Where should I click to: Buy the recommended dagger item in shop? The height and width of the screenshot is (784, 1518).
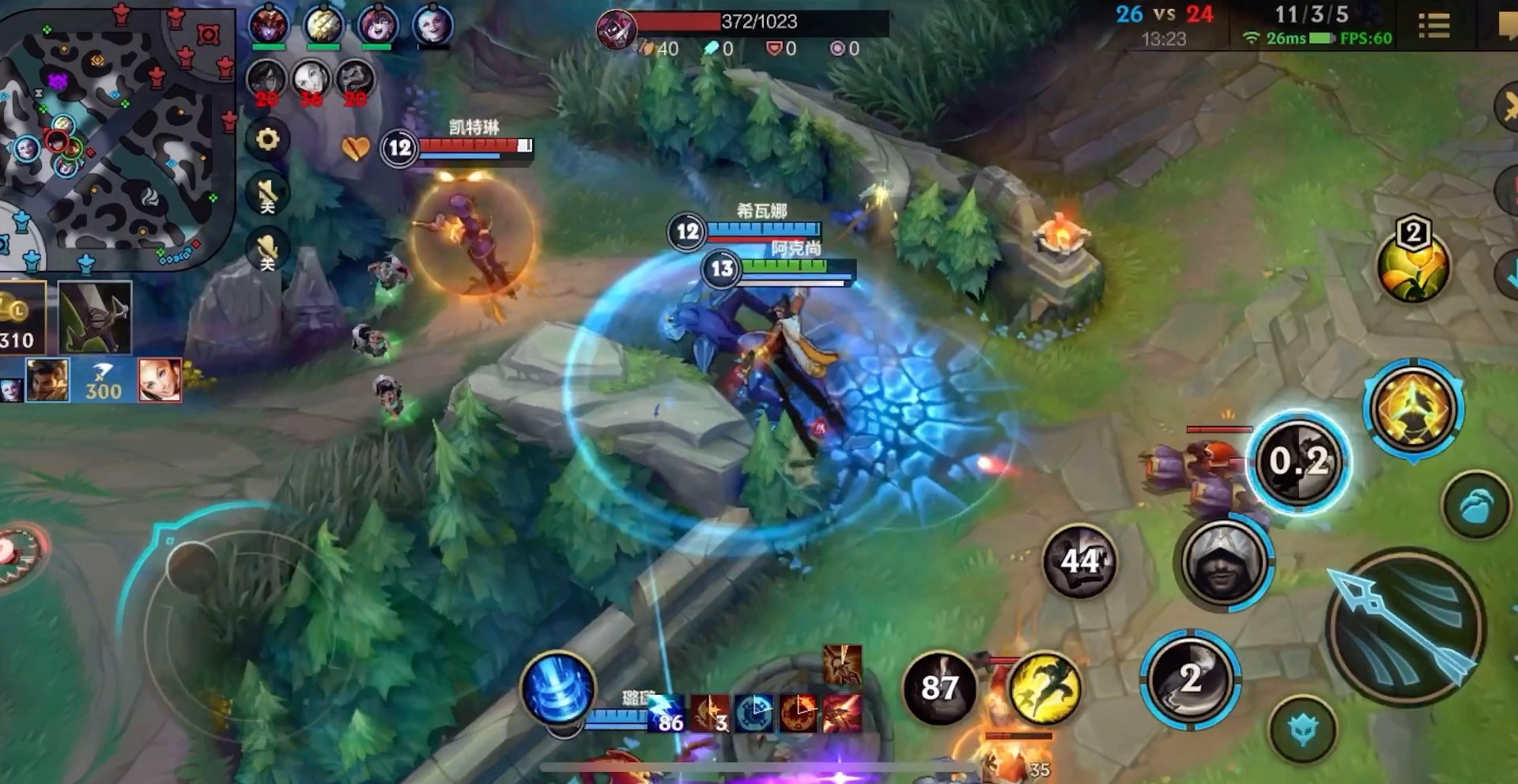tap(95, 318)
